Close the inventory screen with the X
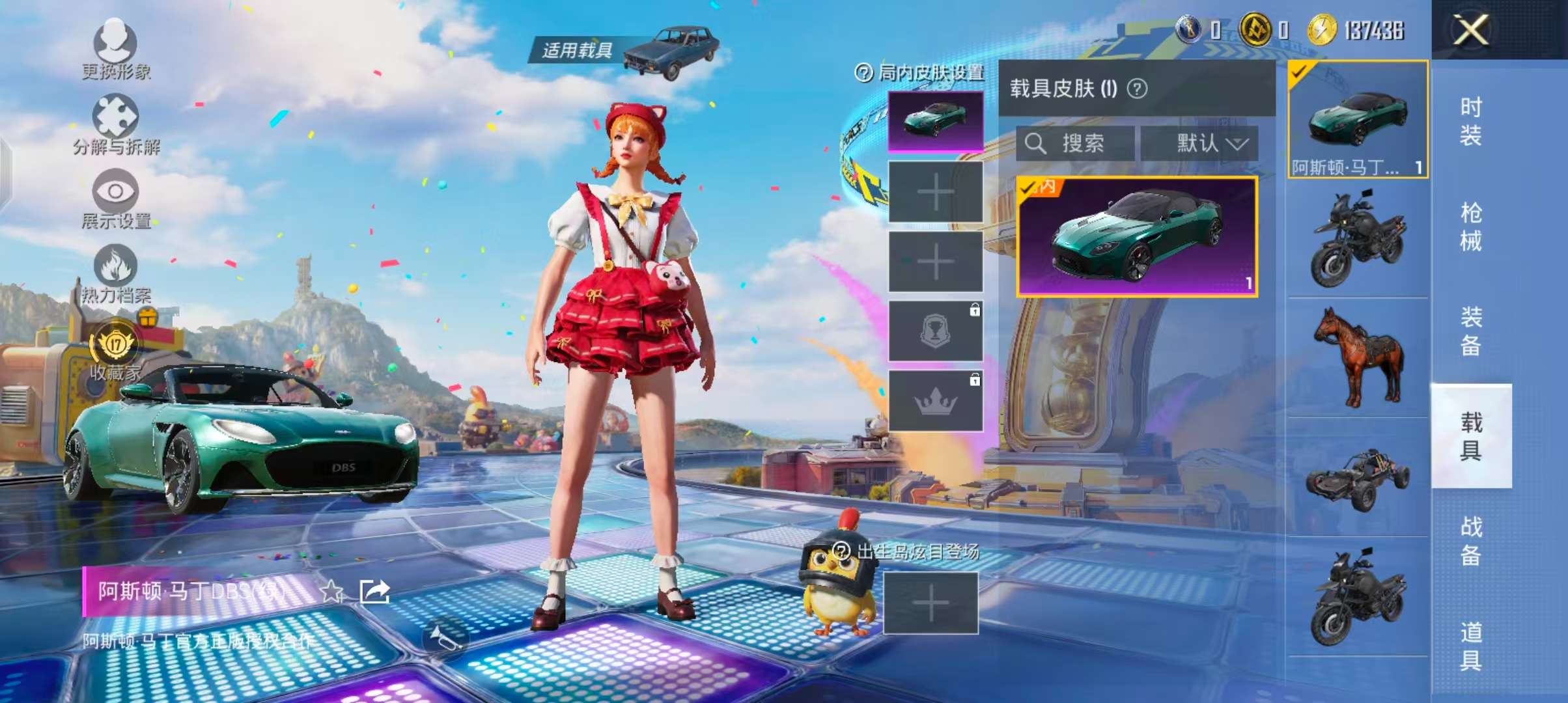Viewport: 1568px width, 703px height. coord(1470,30)
